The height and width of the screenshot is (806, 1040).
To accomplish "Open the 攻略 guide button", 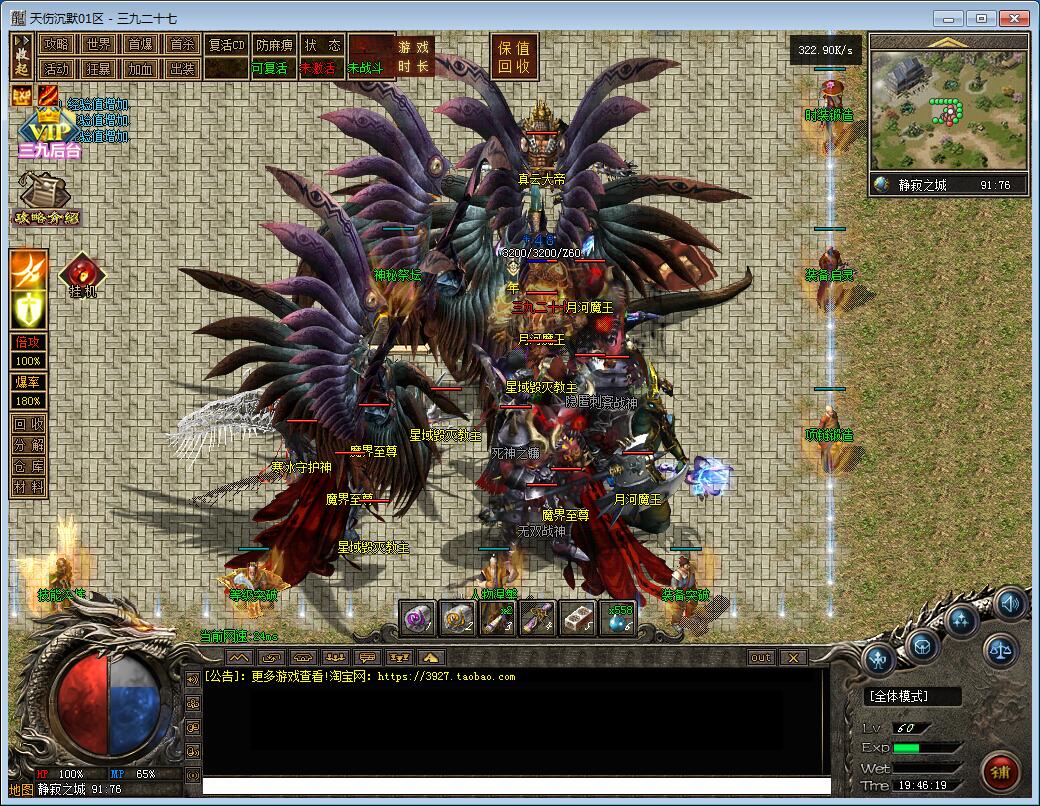I will click(56, 44).
